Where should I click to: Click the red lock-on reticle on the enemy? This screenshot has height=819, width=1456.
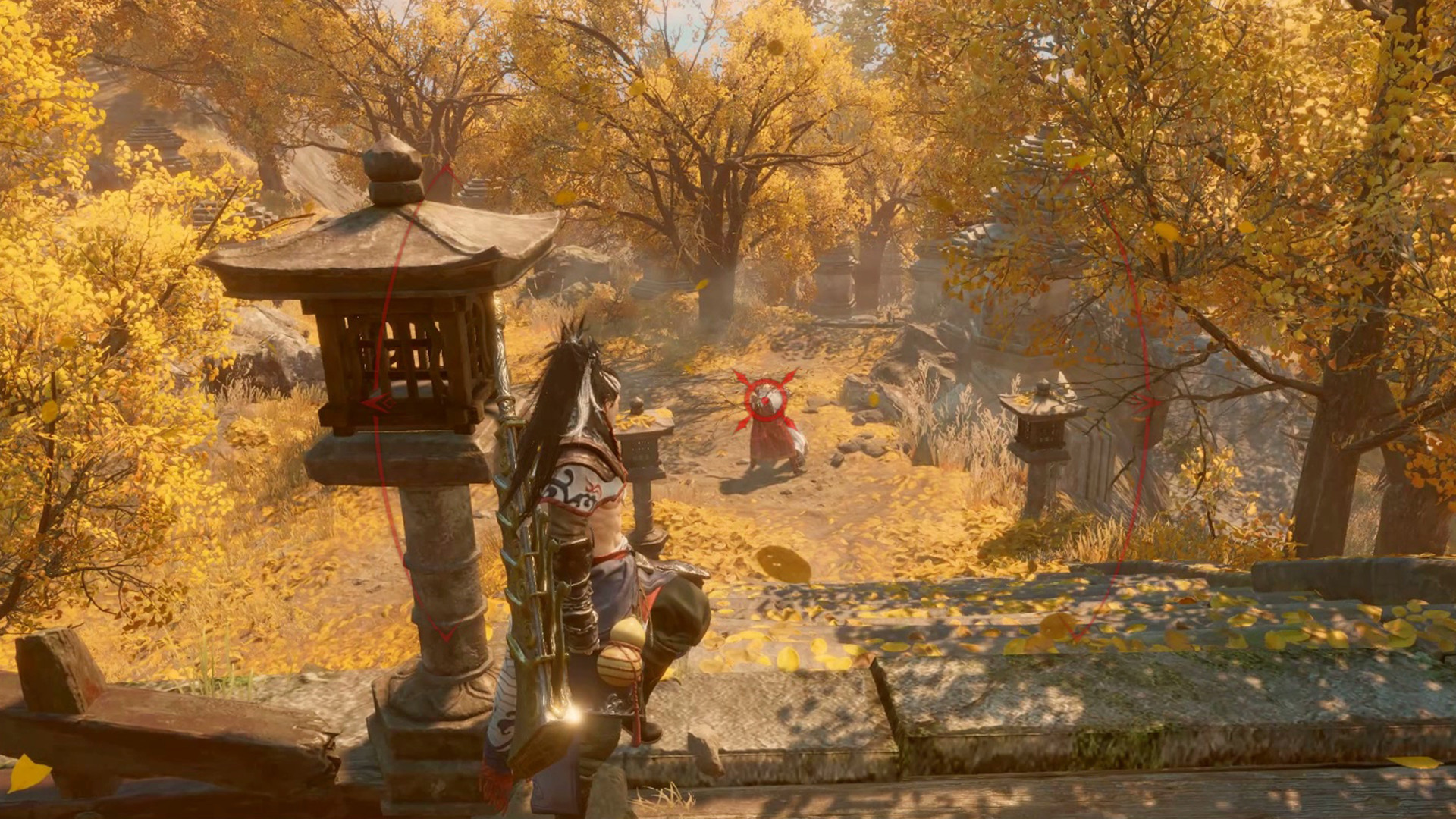(x=765, y=400)
